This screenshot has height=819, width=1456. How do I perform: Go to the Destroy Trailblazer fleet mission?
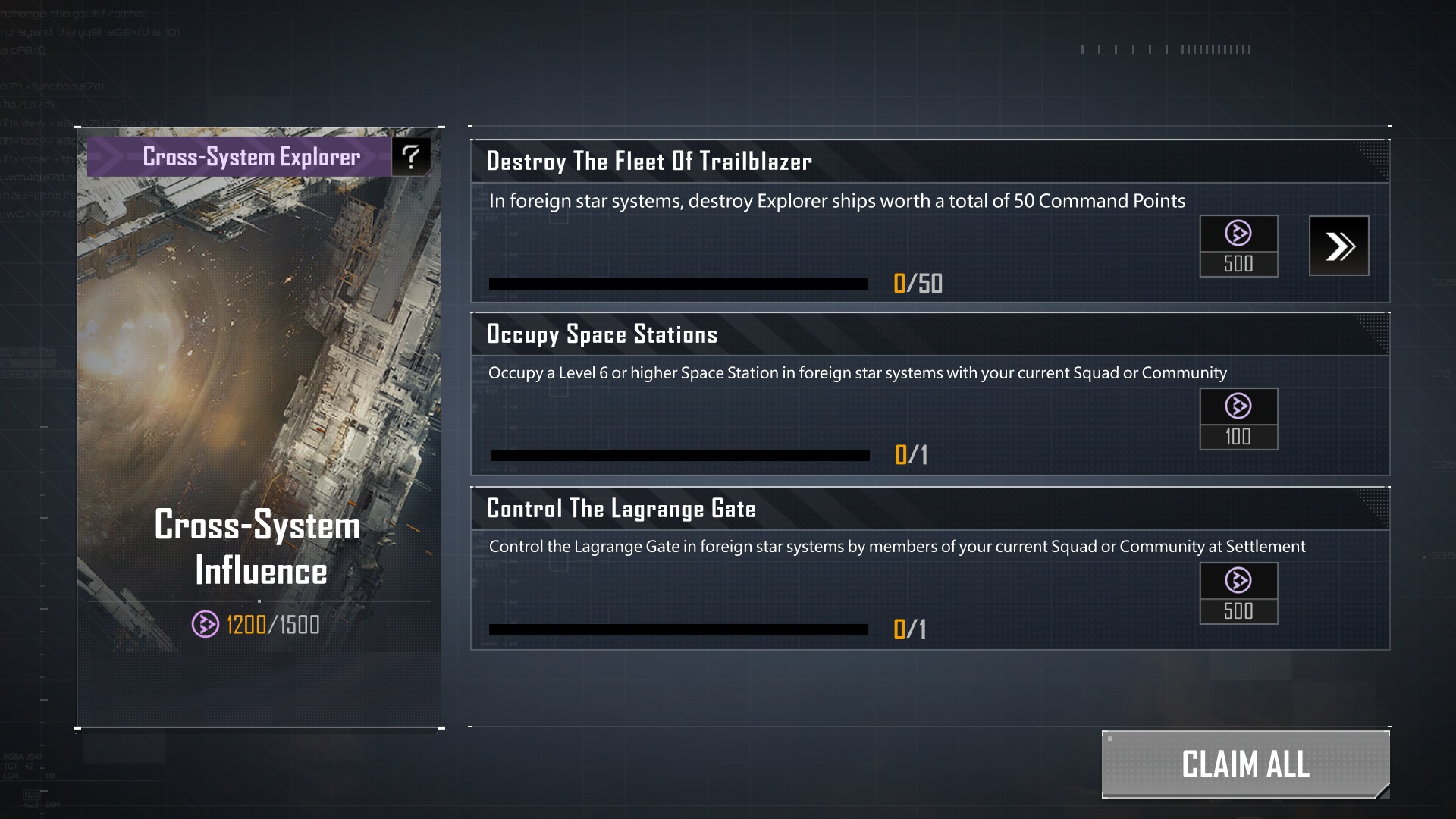point(1338,246)
